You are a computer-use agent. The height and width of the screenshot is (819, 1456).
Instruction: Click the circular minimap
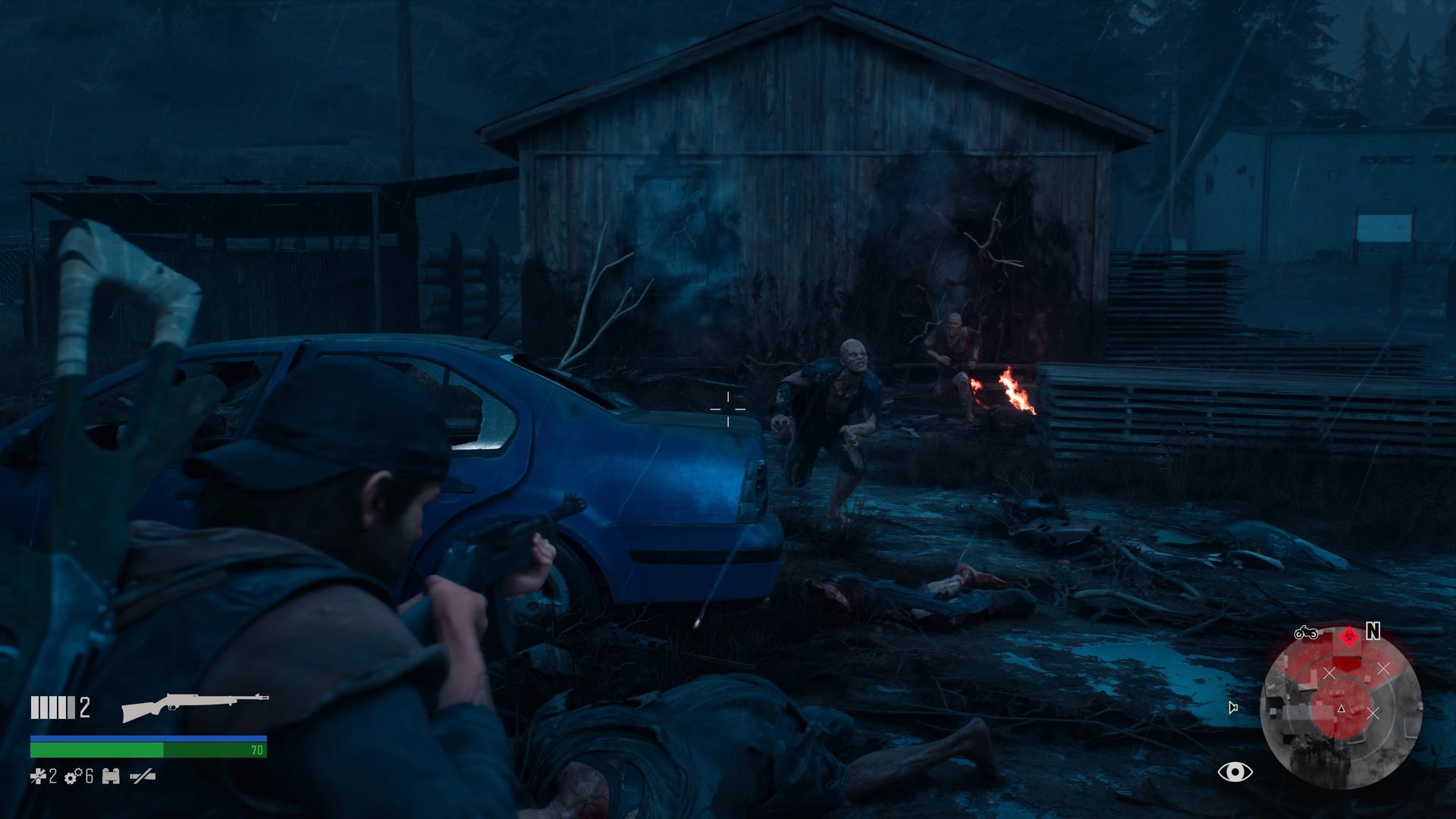click(x=1341, y=711)
